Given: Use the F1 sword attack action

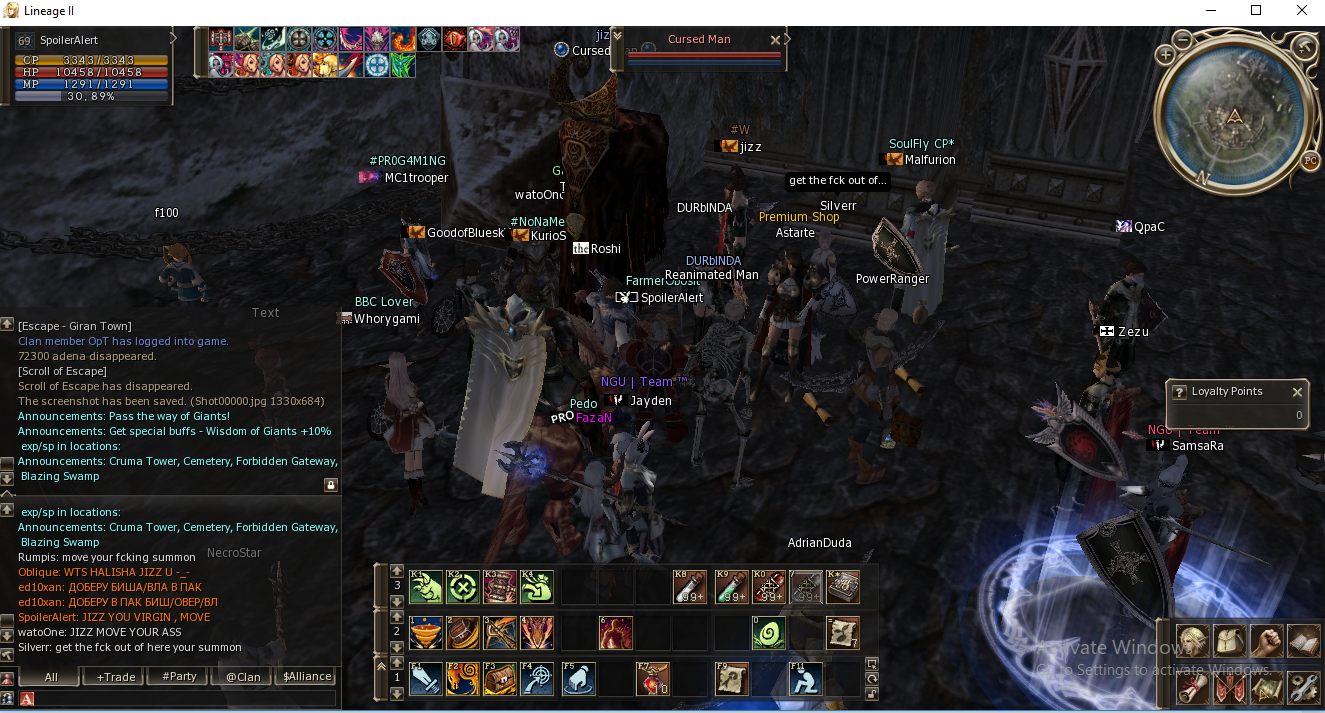Looking at the screenshot, I should click(426, 679).
